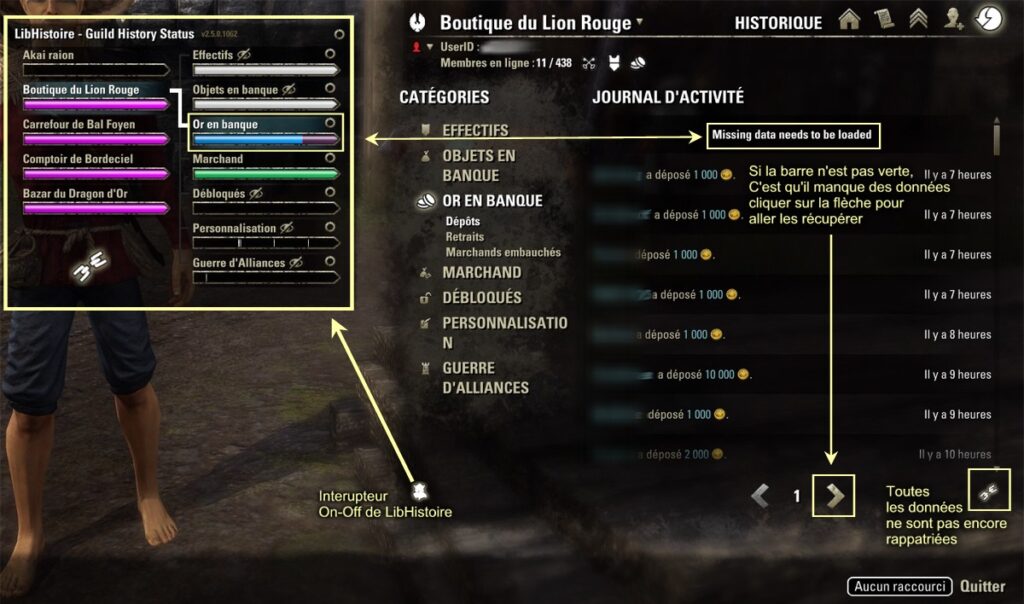1024x604 pixels.
Task: Go to next history page arrow
Action: (x=834, y=495)
